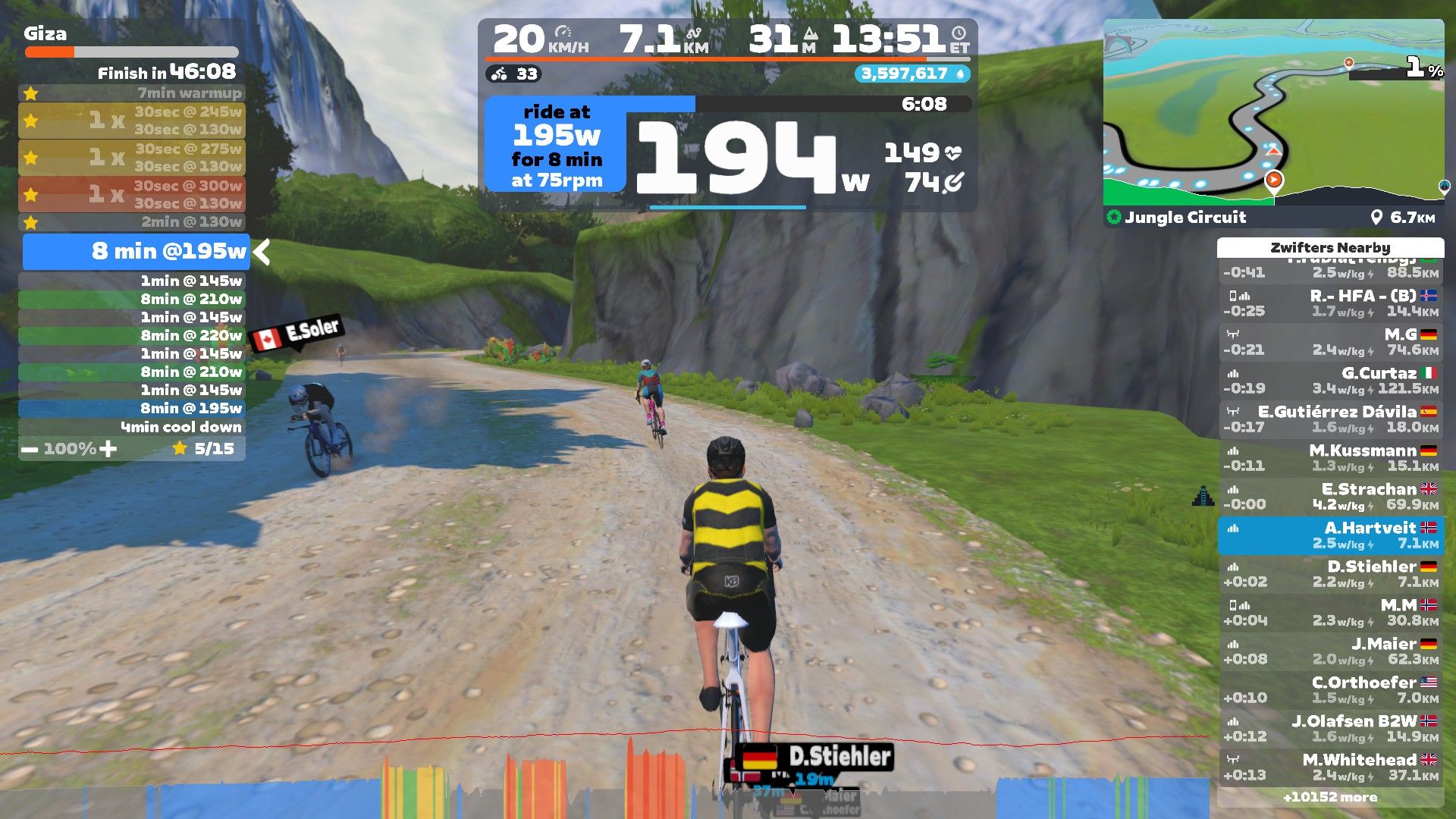Decrease workout intensity with the minus button
This screenshot has height=819, width=1456.
[x=30, y=450]
